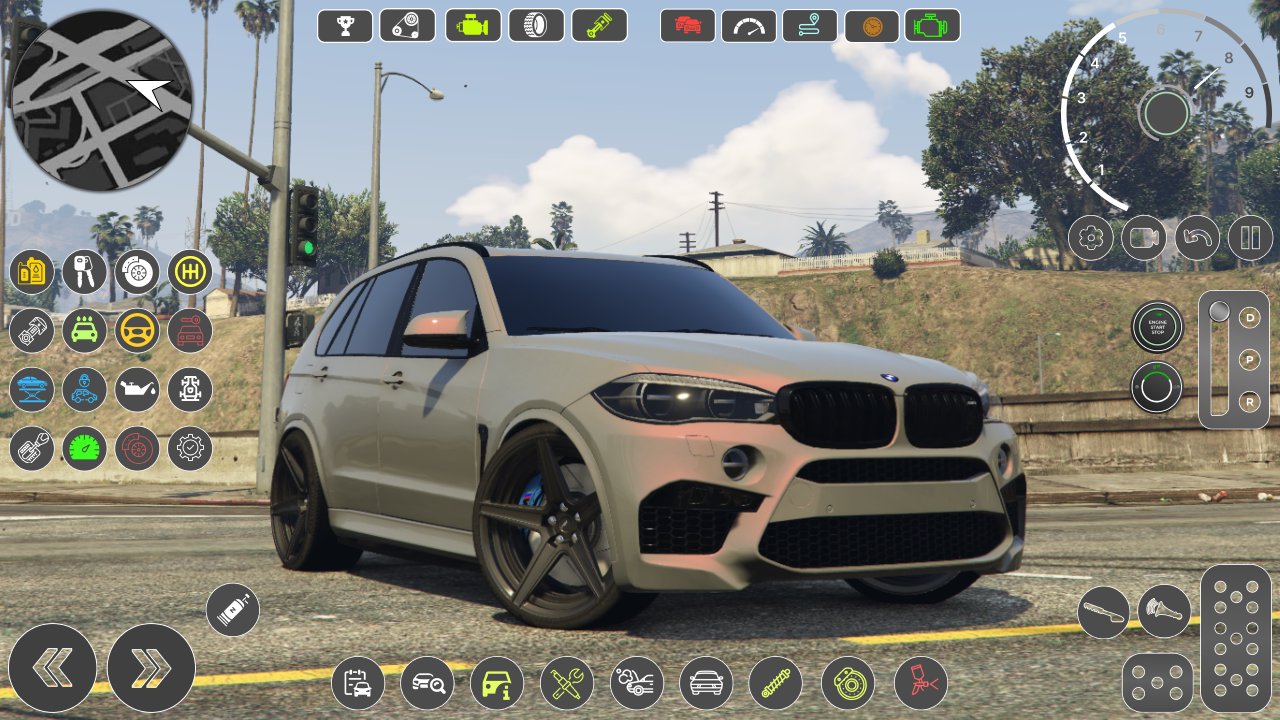This screenshot has width=1280, height=720.
Task: Use the nitro bottle boost
Action: 233,610
